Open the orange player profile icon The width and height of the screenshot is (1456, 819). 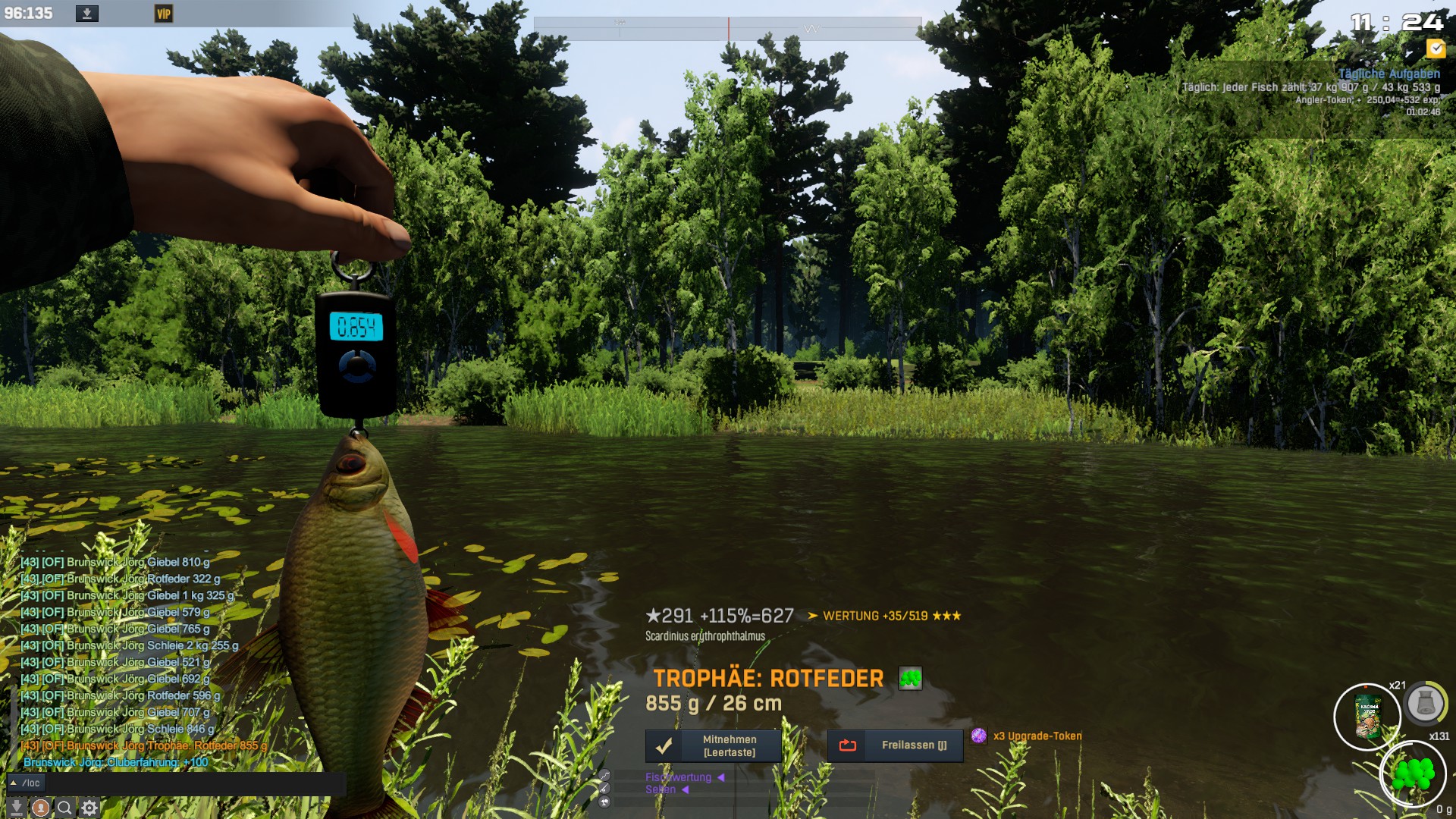tap(41, 808)
